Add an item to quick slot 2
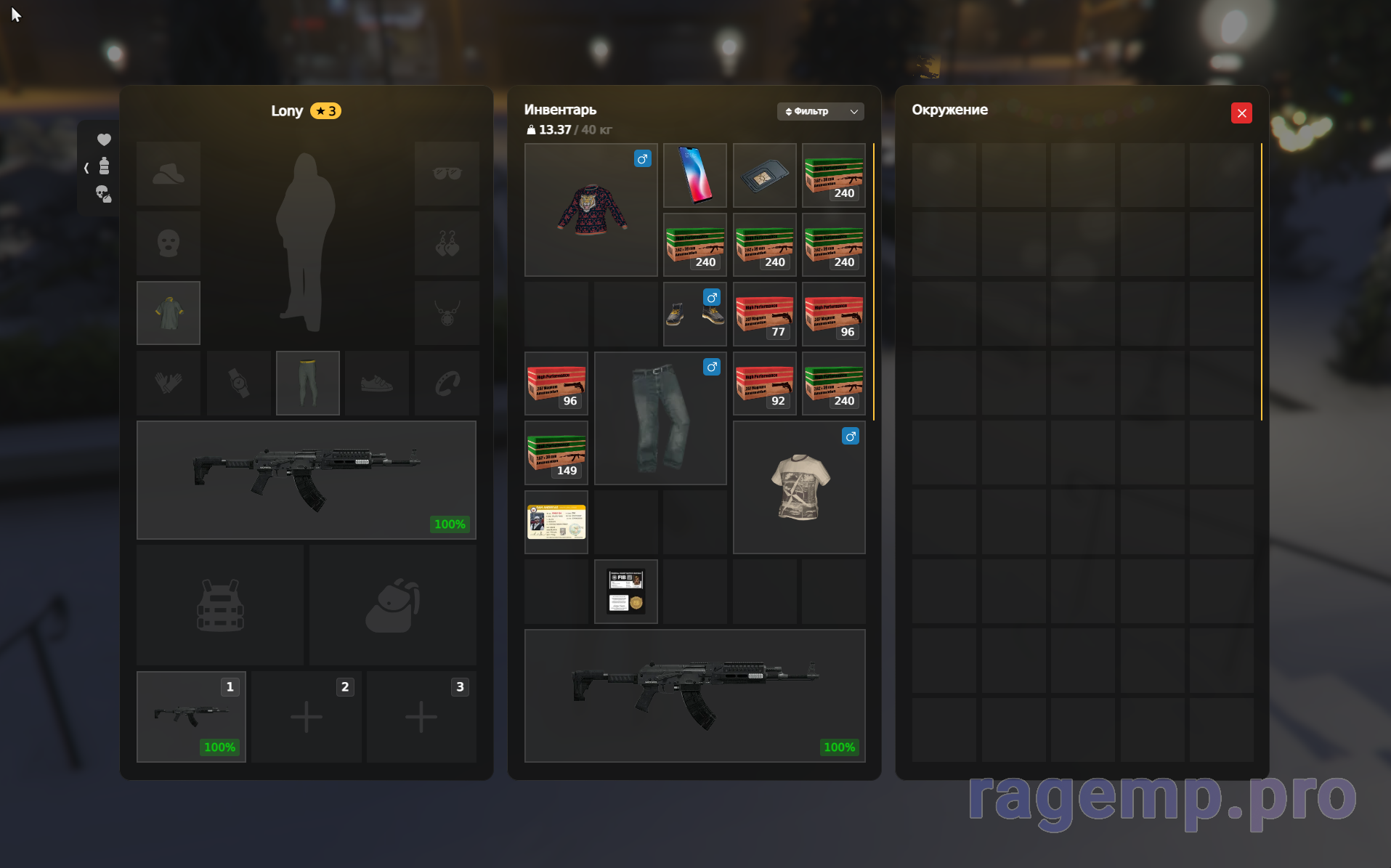 (x=306, y=716)
